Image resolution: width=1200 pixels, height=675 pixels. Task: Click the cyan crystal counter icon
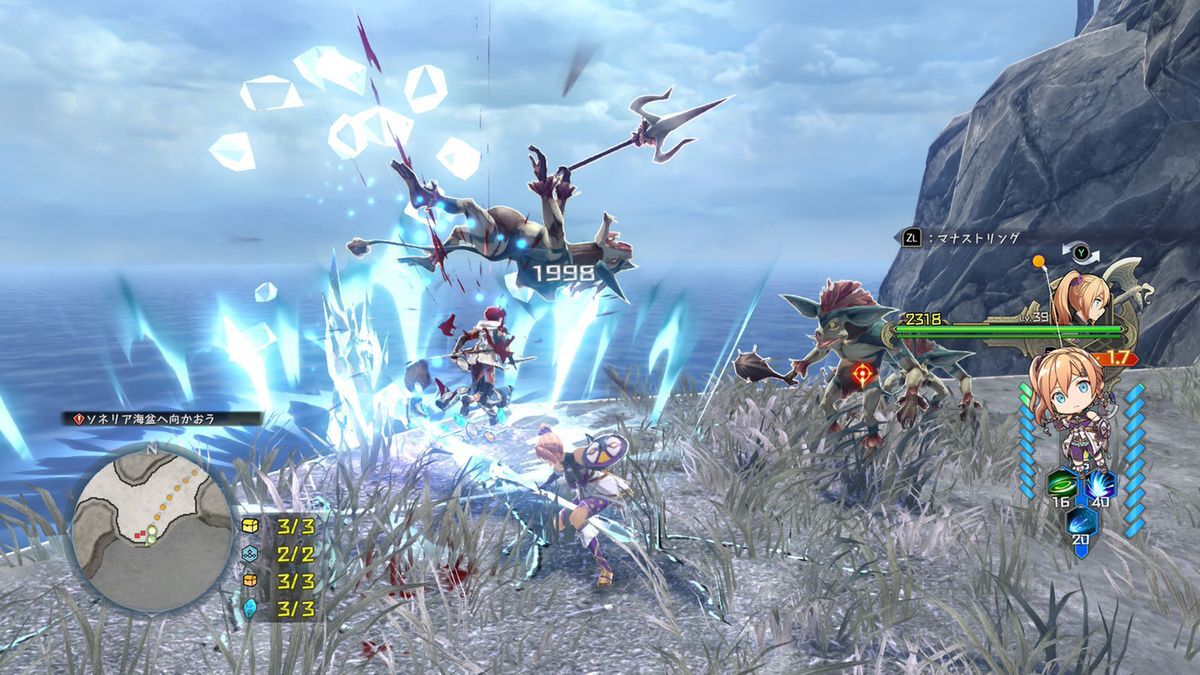(x=250, y=608)
